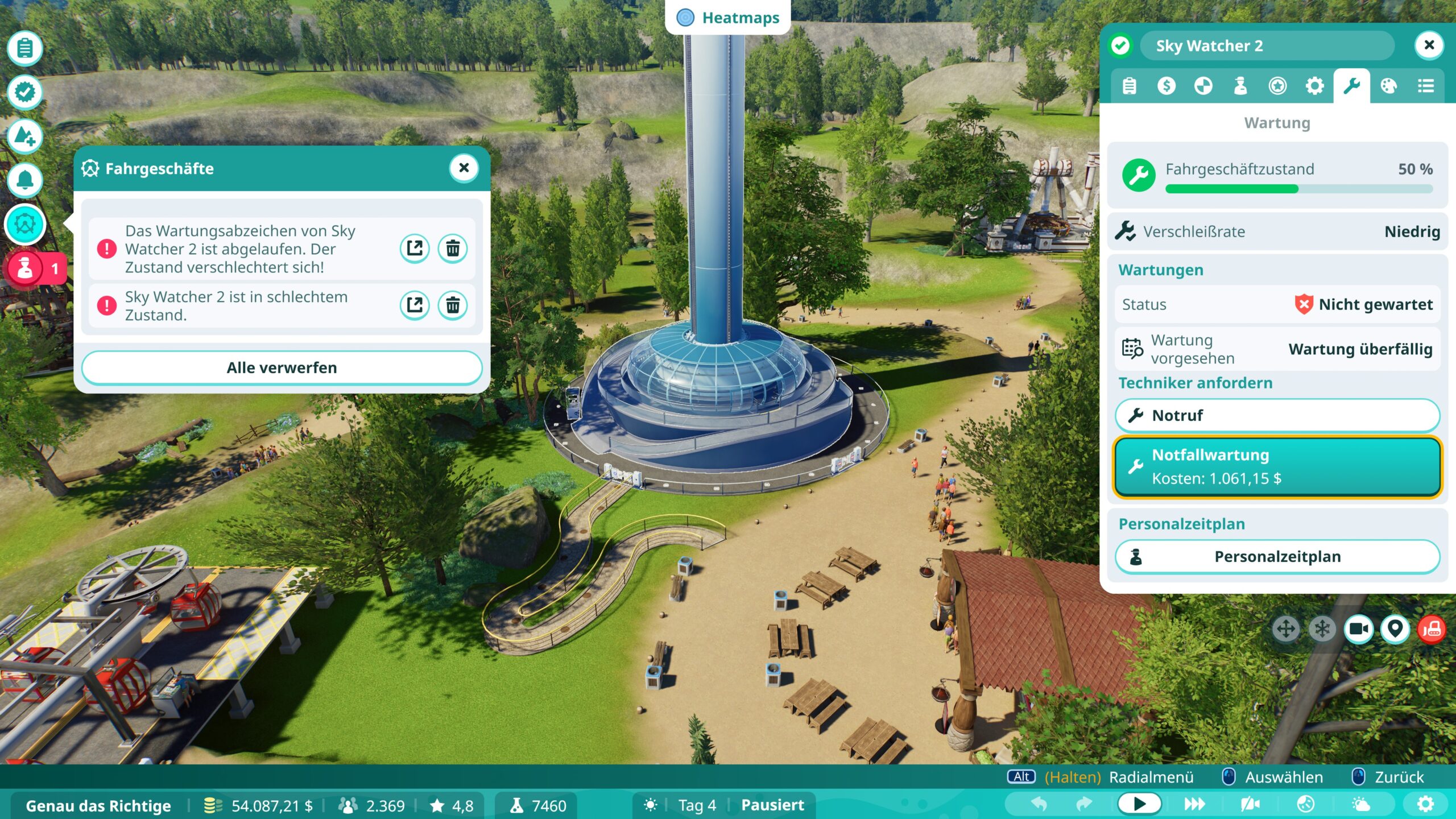Request Notfallwartung for 1.061,15 $
Viewport: 1456px width, 819px height.
tap(1277, 466)
